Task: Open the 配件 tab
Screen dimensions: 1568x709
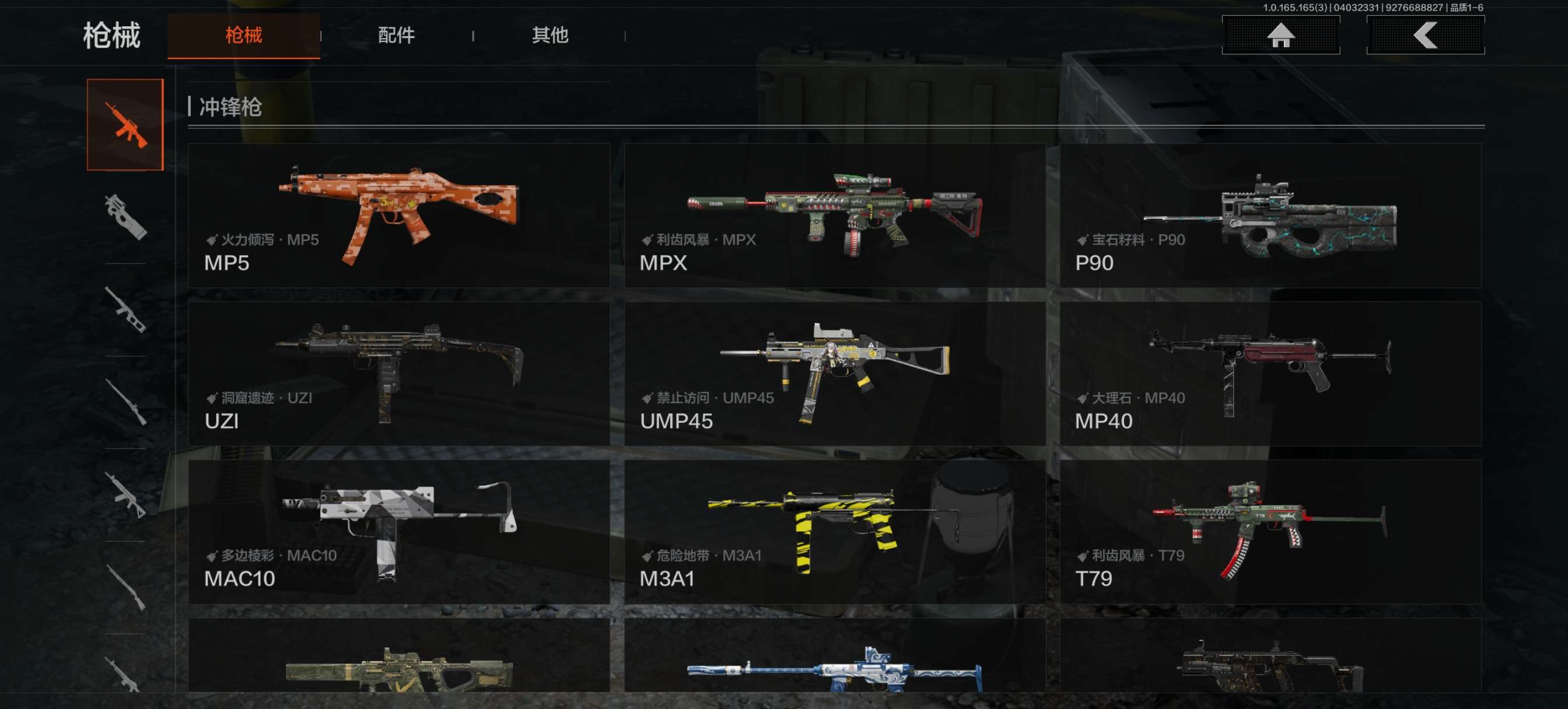Action: 396,36
